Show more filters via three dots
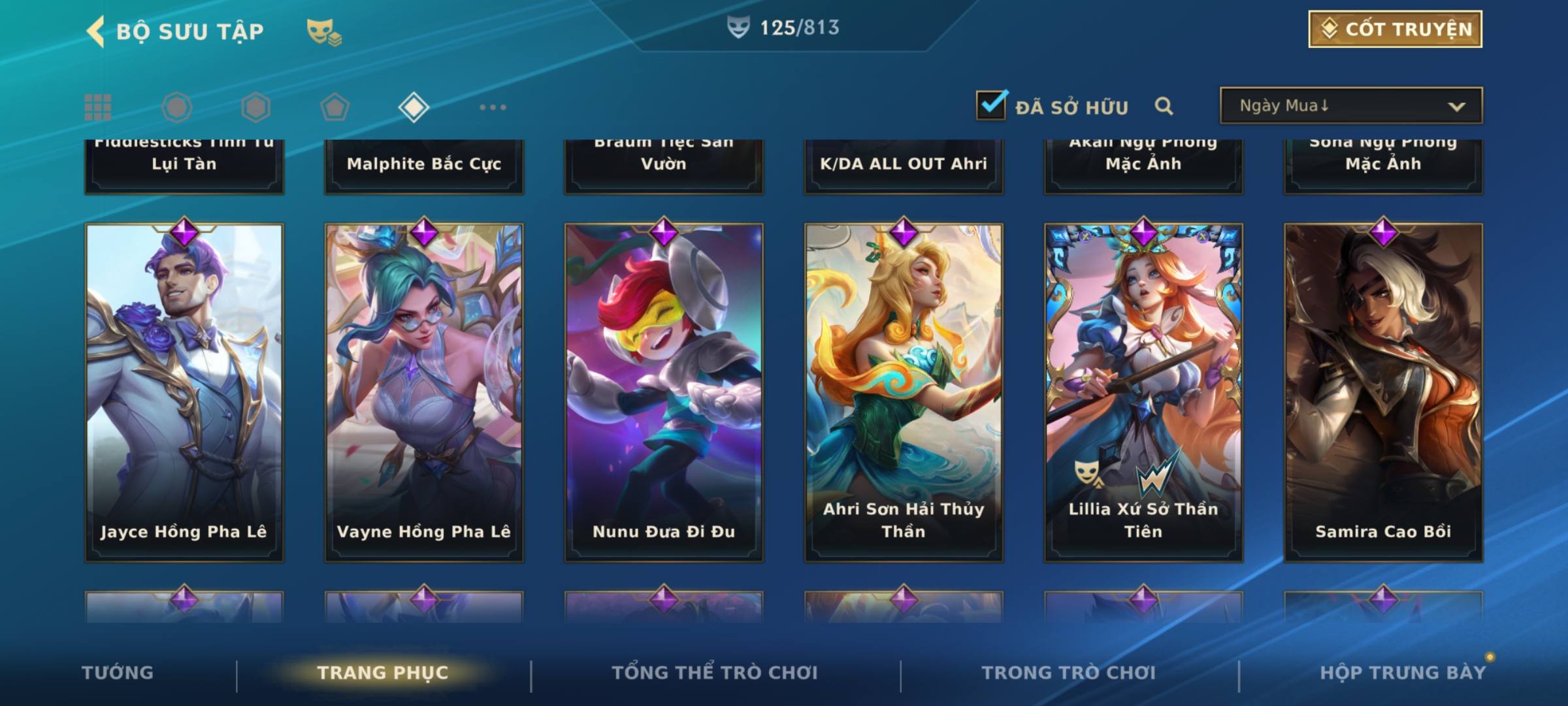1568x706 pixels. pyautogui.click(x=493, y=107)
